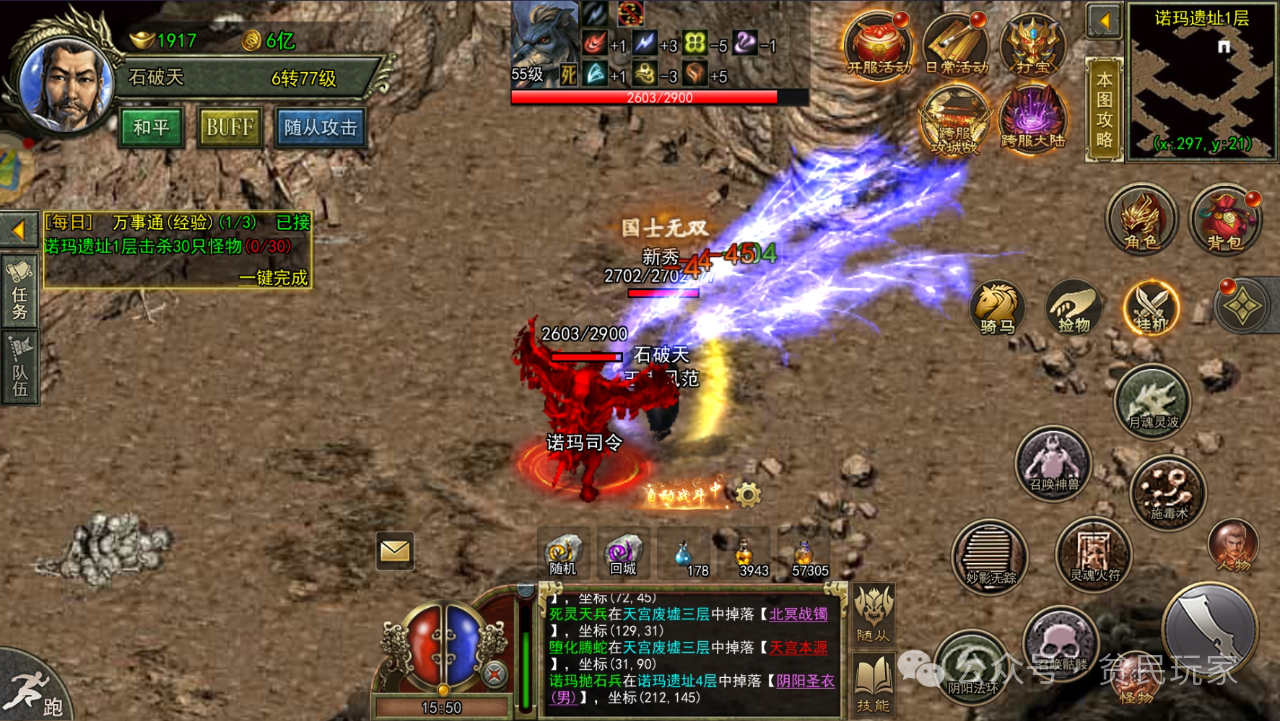Open the 诺玛遗址1层 minimap
Screen dimensions: 1280x721
click(1202, 80)
